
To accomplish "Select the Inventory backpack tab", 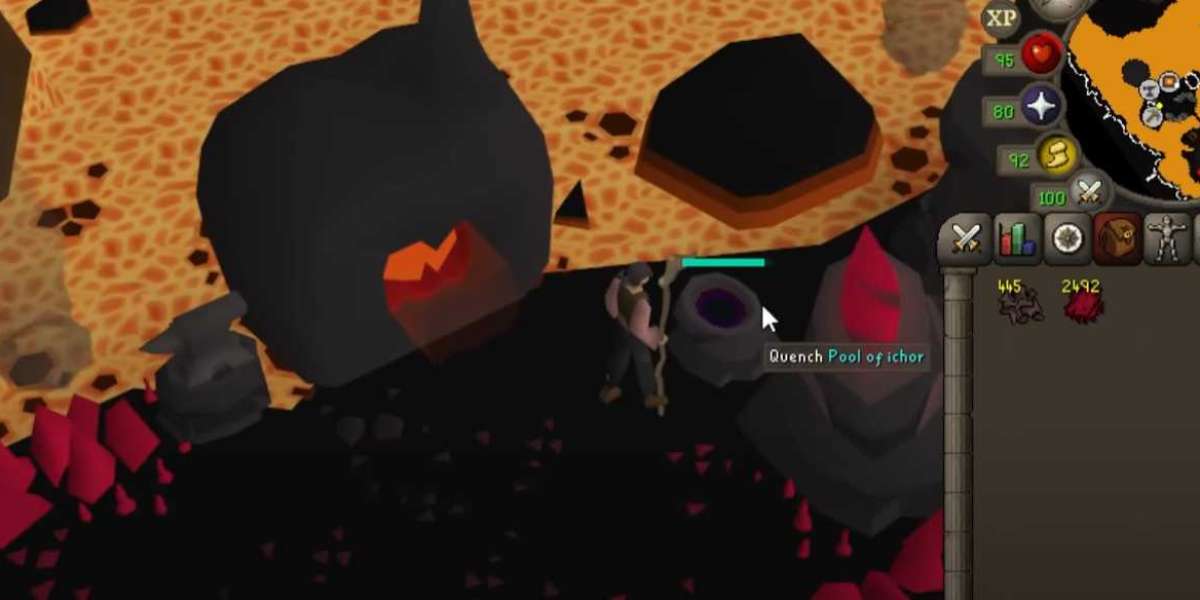I will tap(1117, 239).
